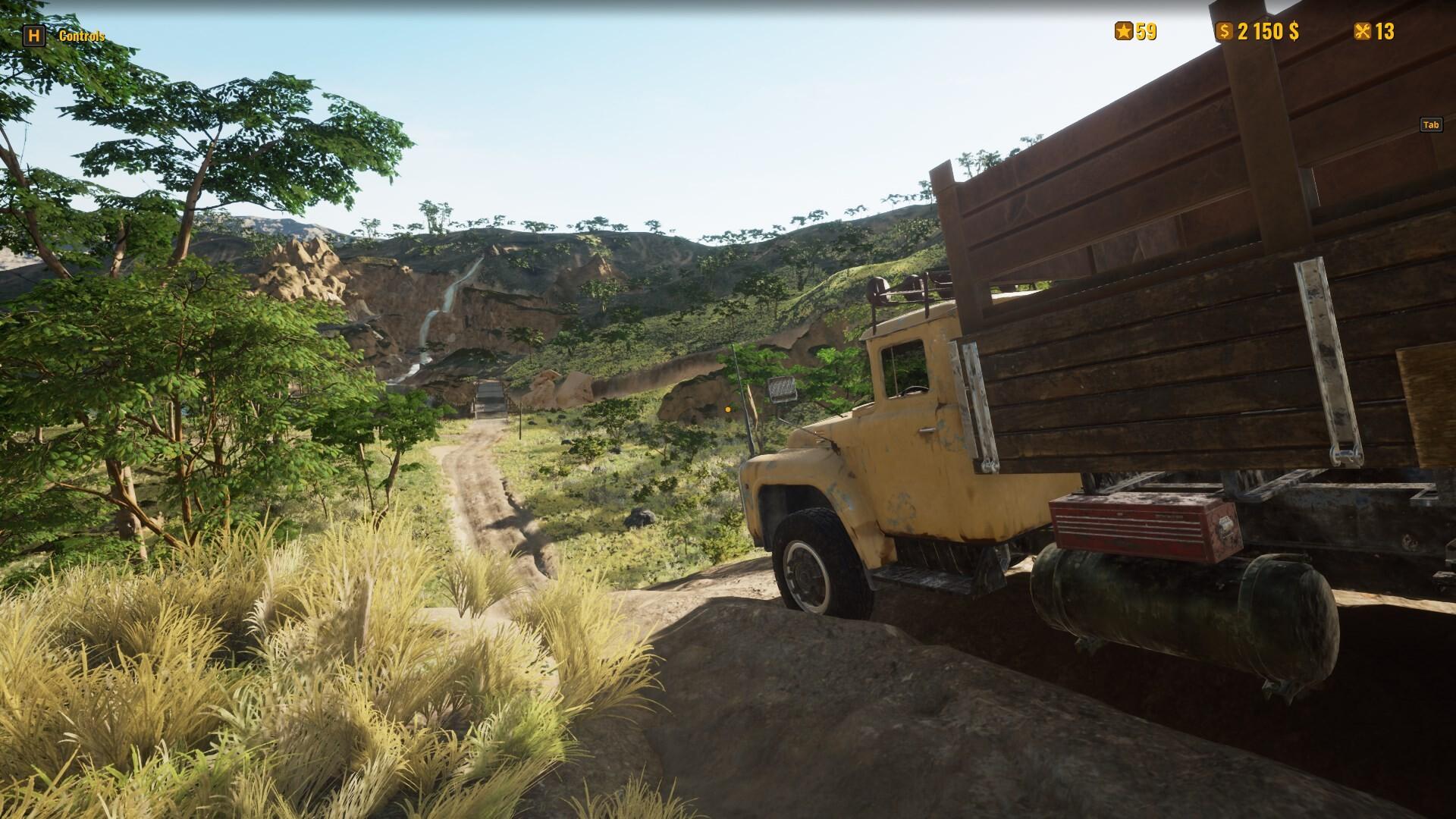Image resolution: width=1456 pixels, height=819 pixels.
Task: Click the yellow interaction dot near the truck
Action: point(727,409)
